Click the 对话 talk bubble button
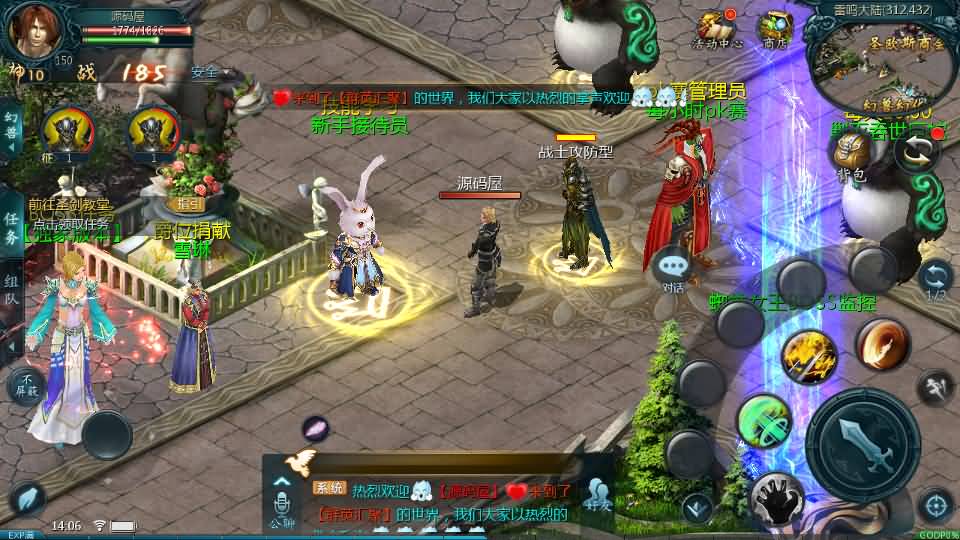This screenshot has height=540, width=960. tap(673, 269)
